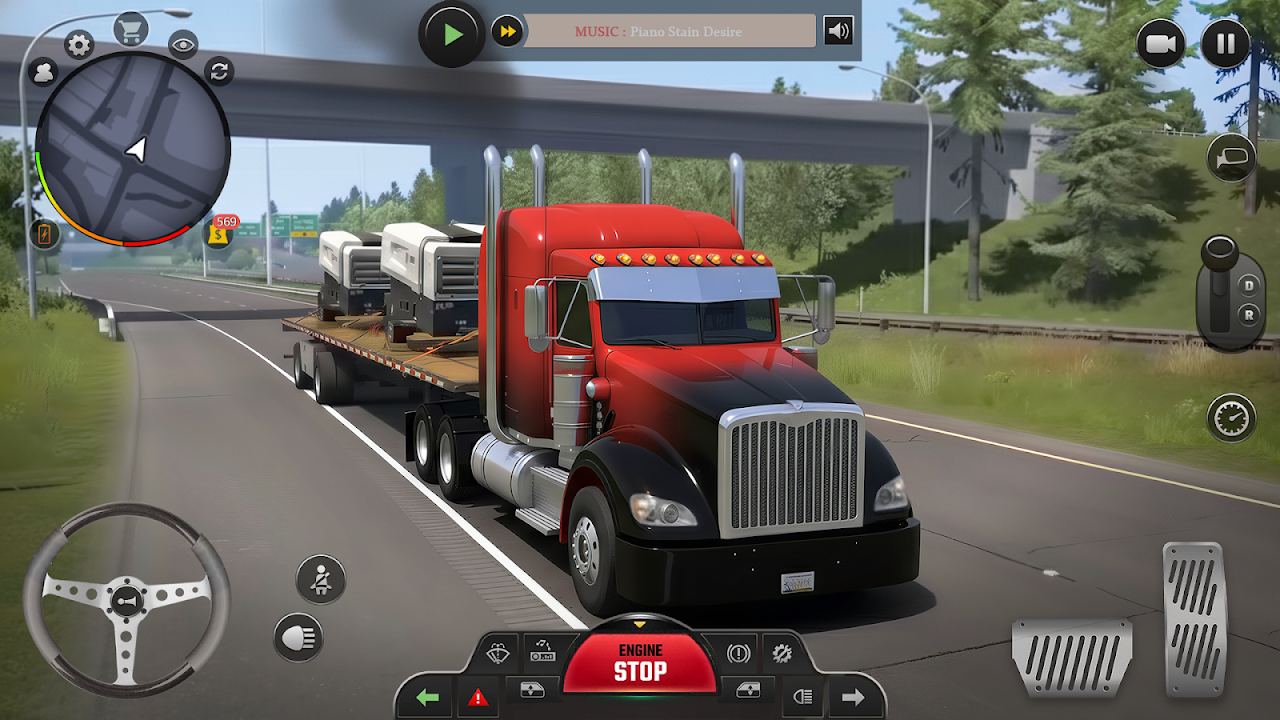Play the music track

tap(452, 34)
